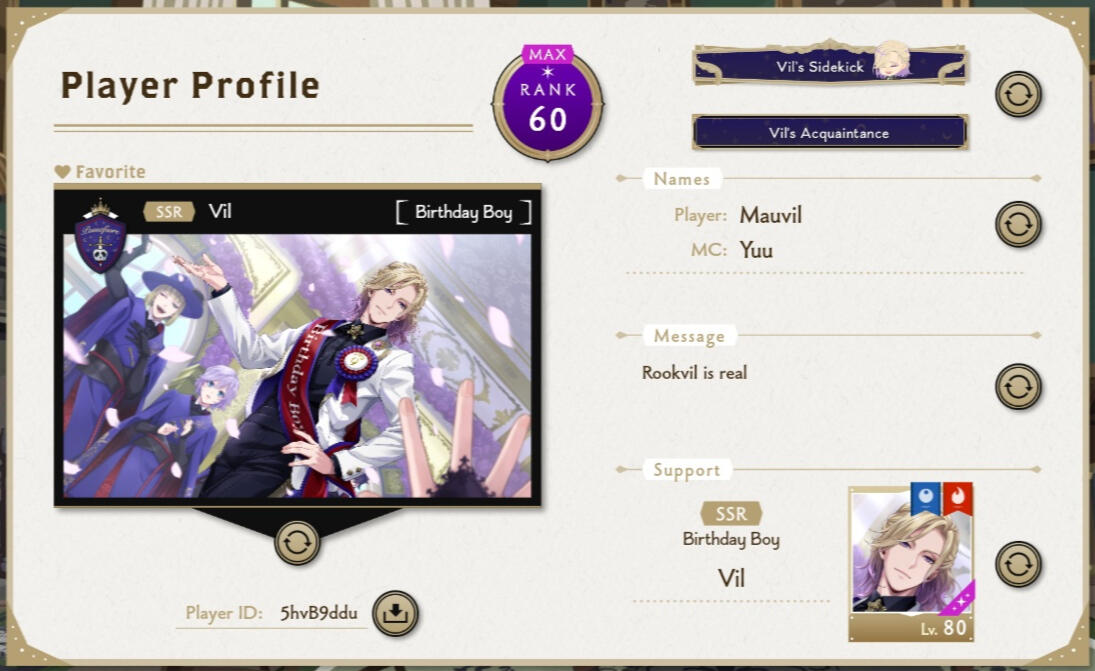The image size is (1095, 671).
Task: Swap the player title badges
Action: coord(1018,94)
